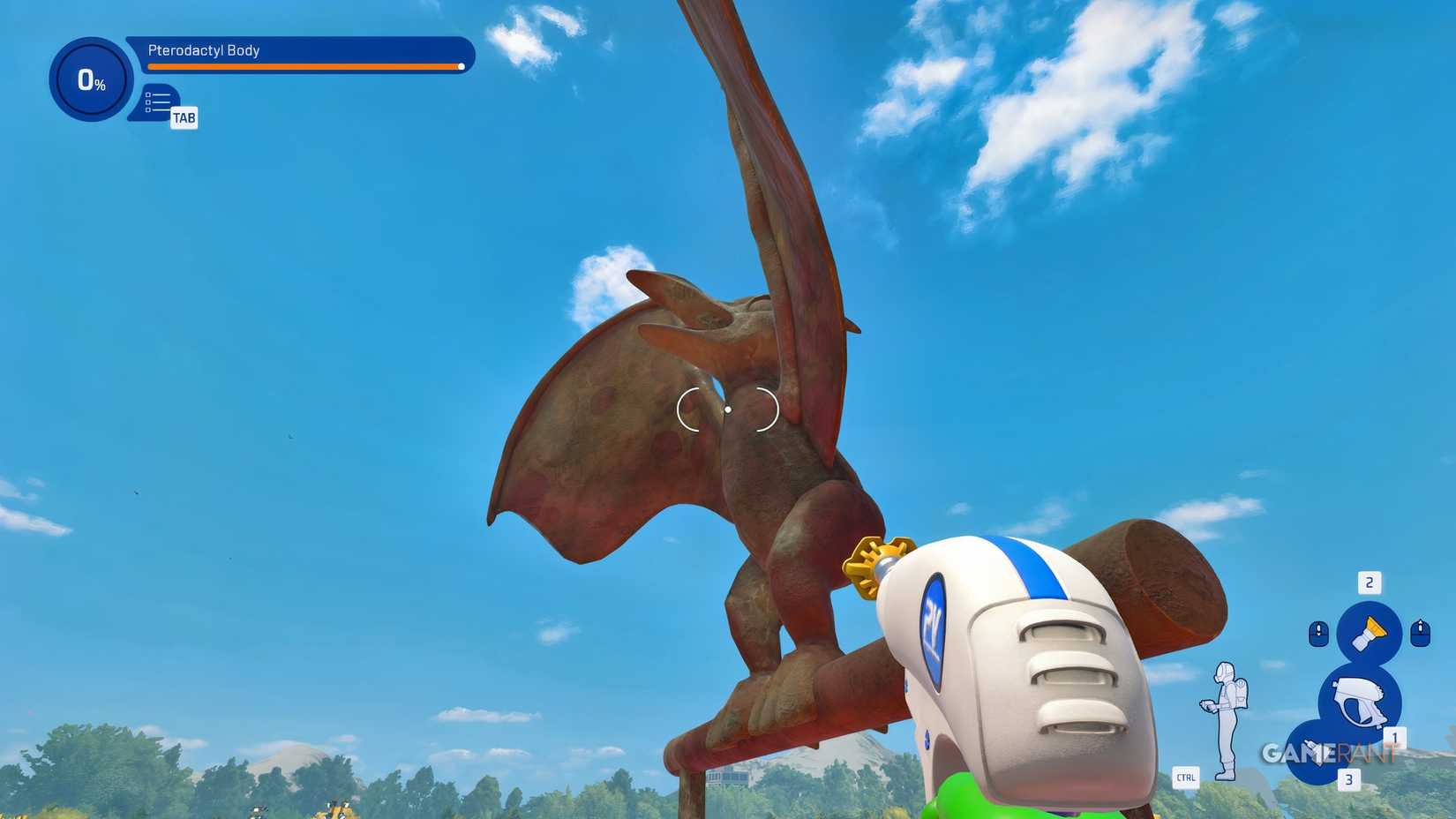Click the Pterodactyl Body objective label
This screenshot has height=819, width=1456.
click(202, 51)
